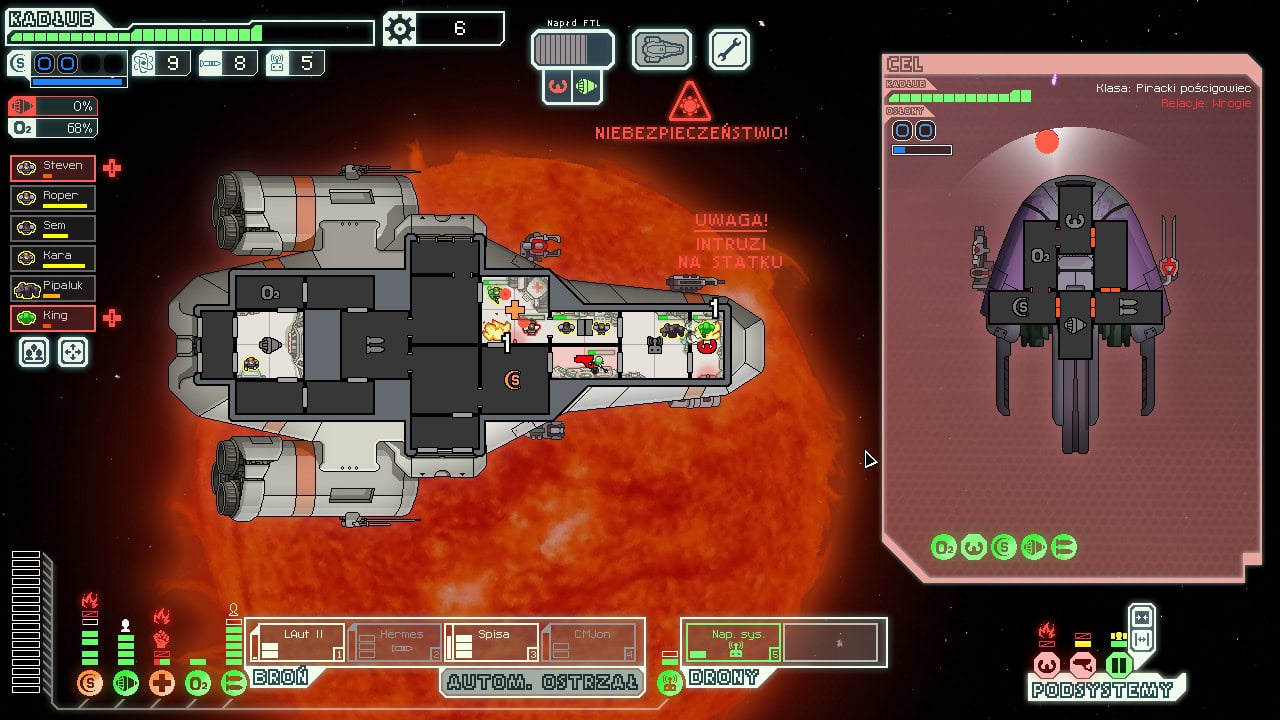Viewport: 1280px width, 720px height.
Task: Click the Medbay cross system icon
Action: [162, 683]
